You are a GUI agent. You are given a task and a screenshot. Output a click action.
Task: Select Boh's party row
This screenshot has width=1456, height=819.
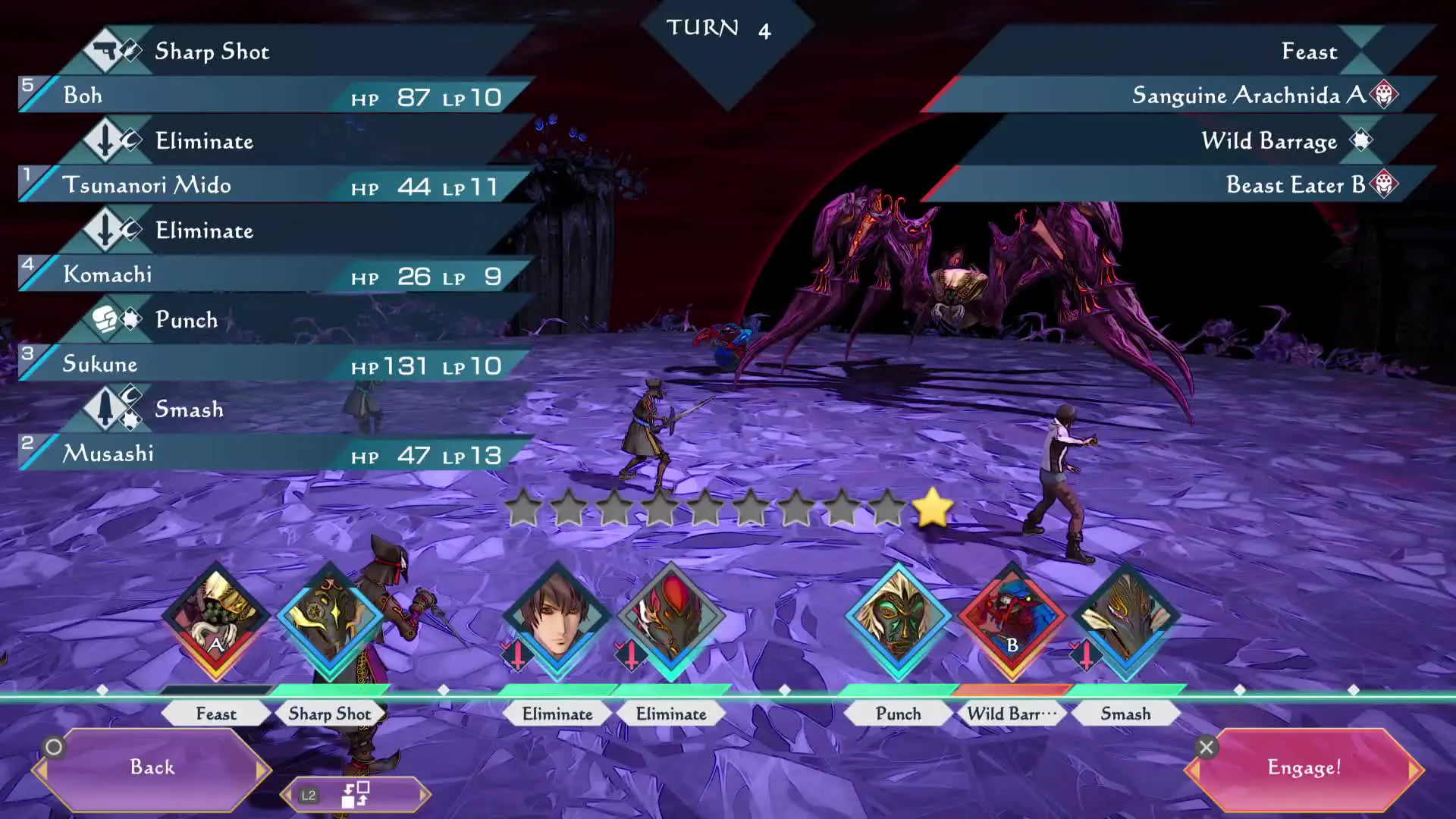(x=273, y=96)
